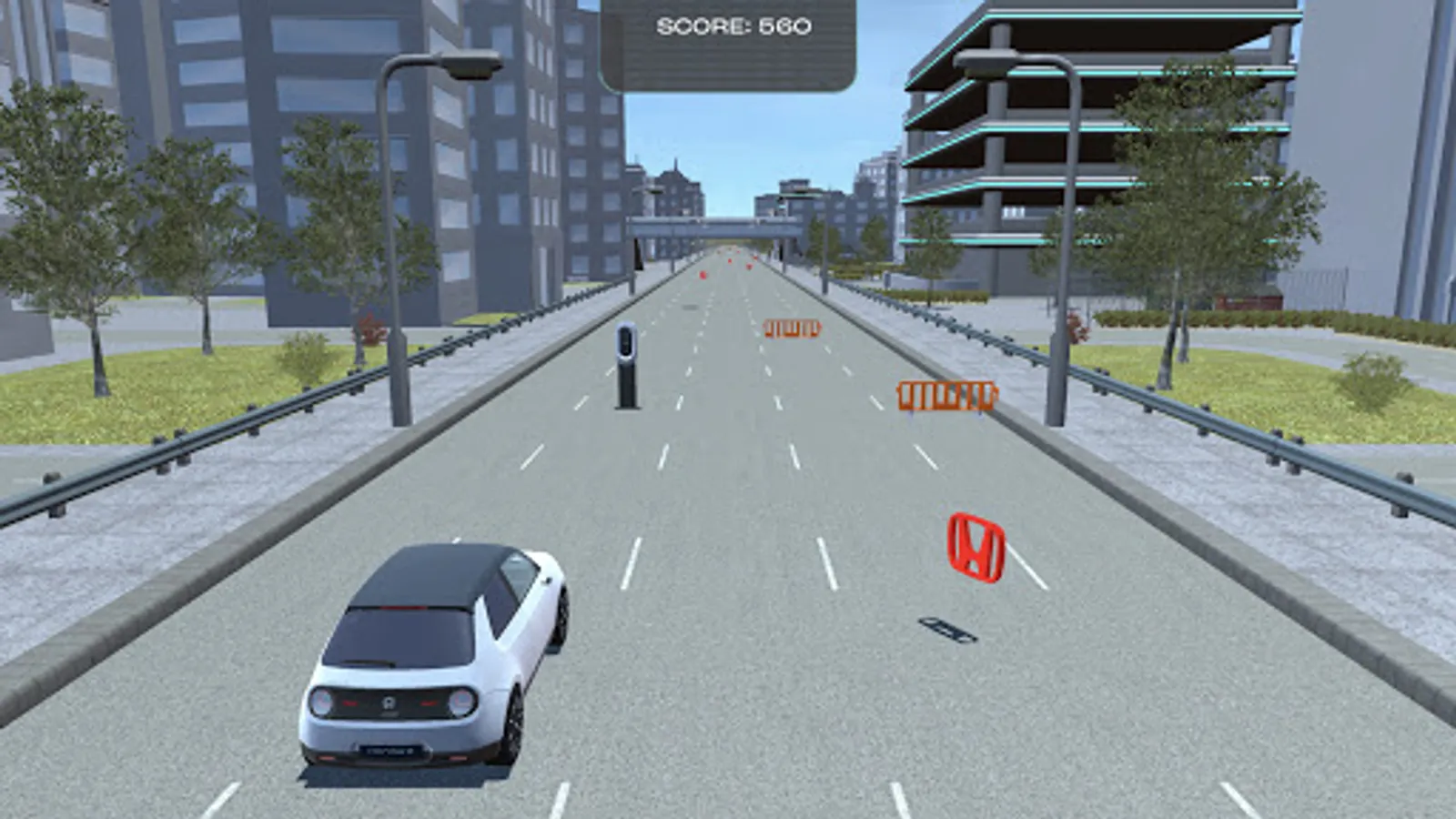Click the red Honda logo pickup on the road

pyautogui.click(x=974, y=547)
